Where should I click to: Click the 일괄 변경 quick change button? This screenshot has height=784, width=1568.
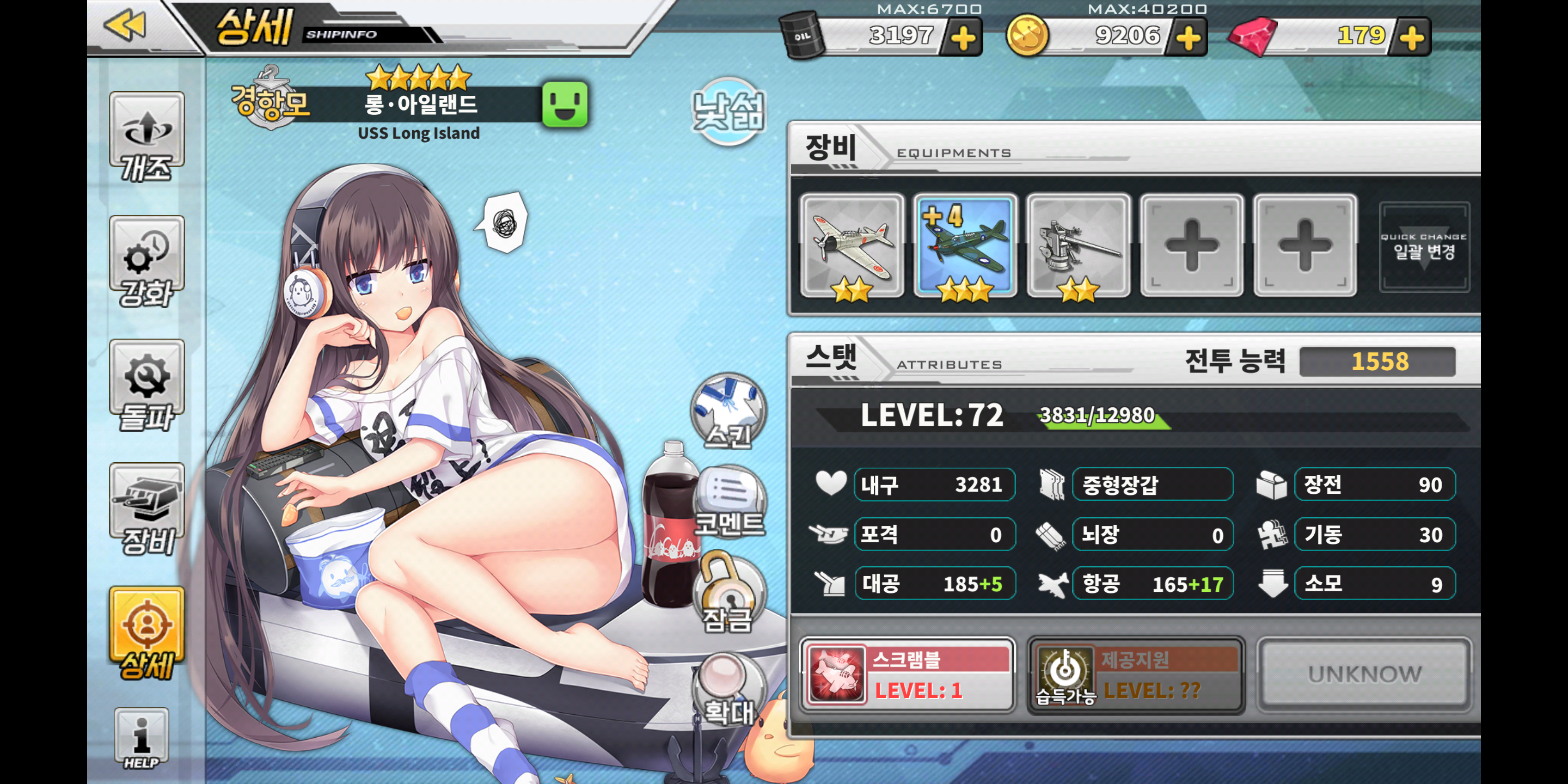pos(1424,247)
